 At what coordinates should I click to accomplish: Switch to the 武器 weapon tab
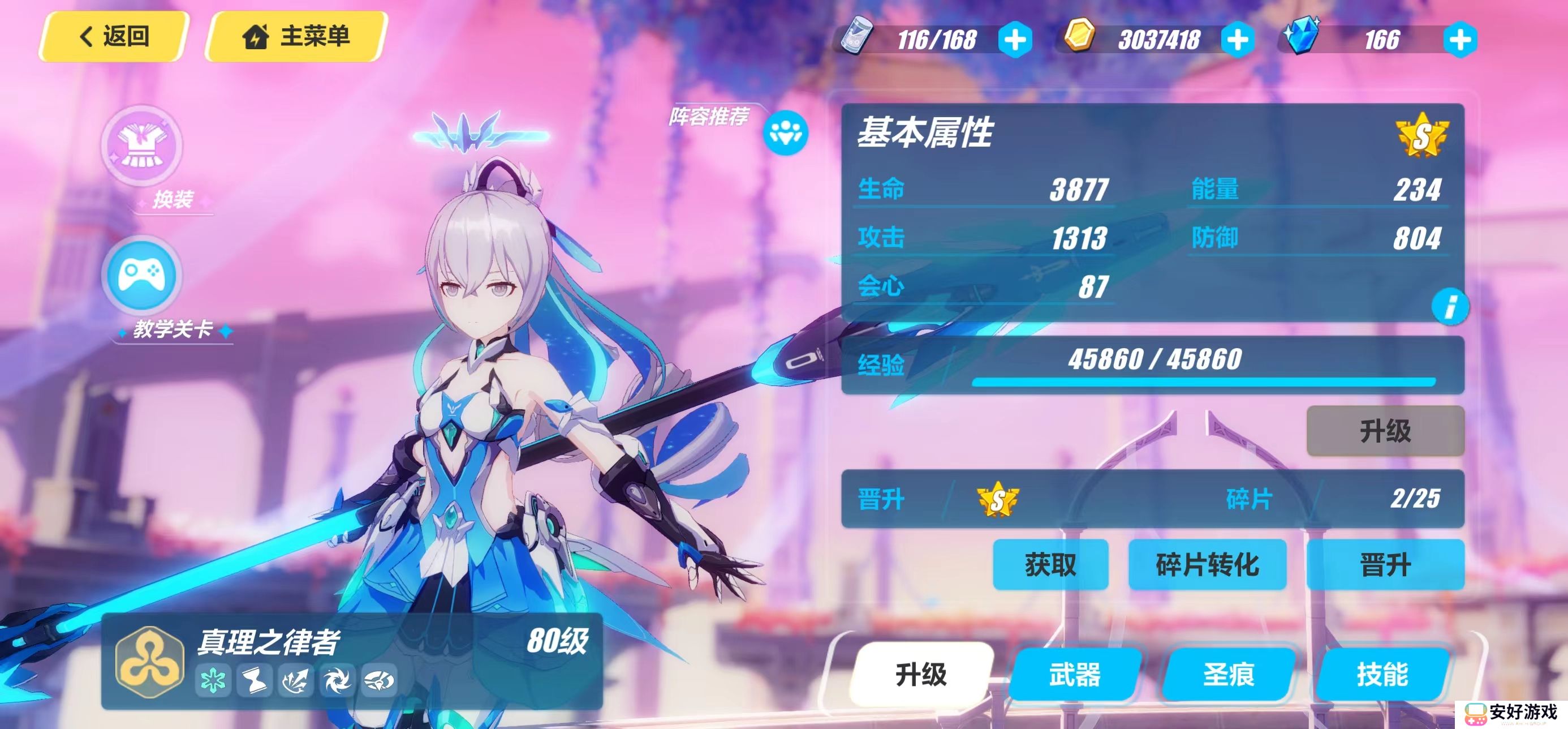pos(1074,674)
